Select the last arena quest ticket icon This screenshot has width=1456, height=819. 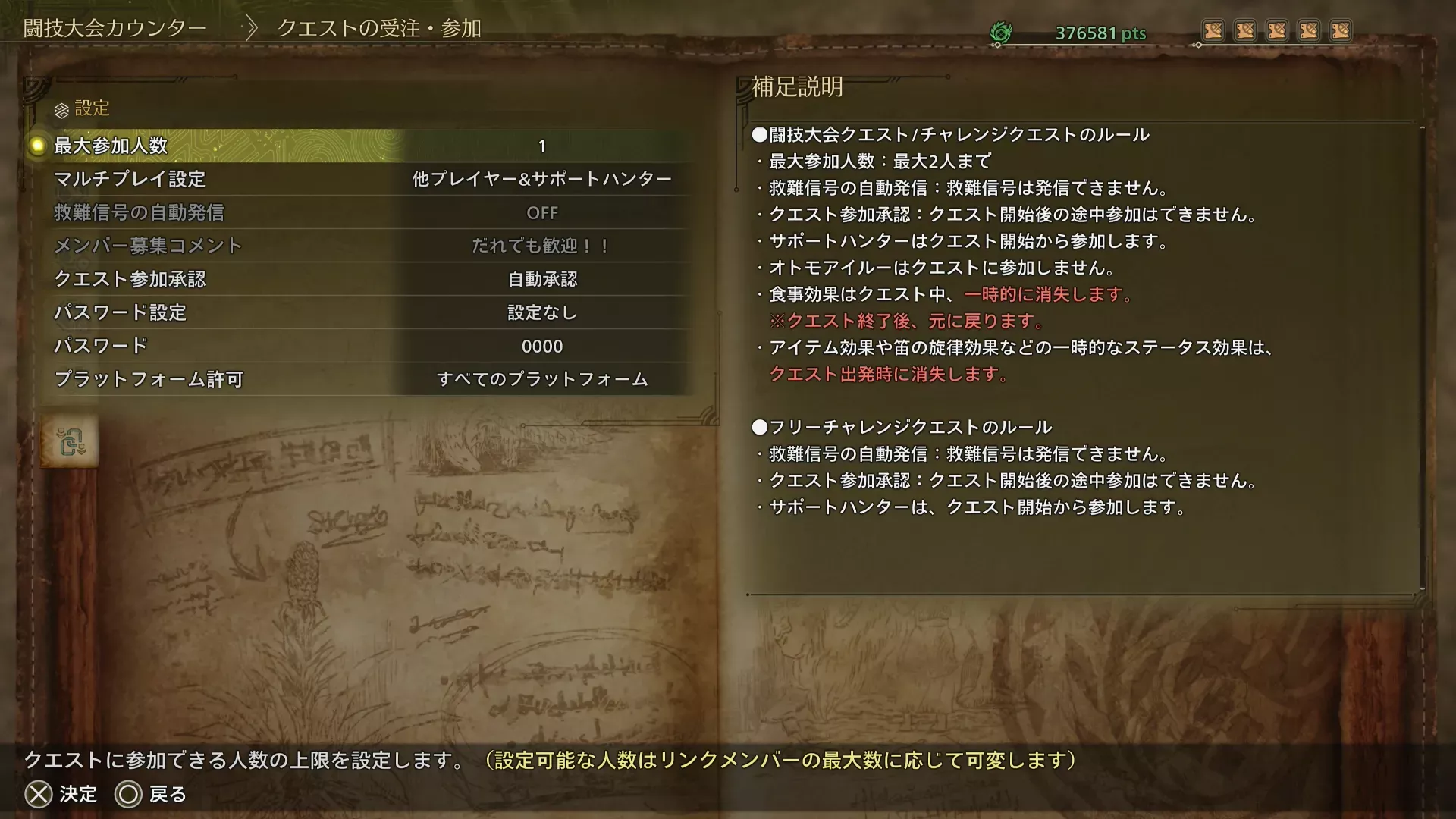[x=1341, y=30]
